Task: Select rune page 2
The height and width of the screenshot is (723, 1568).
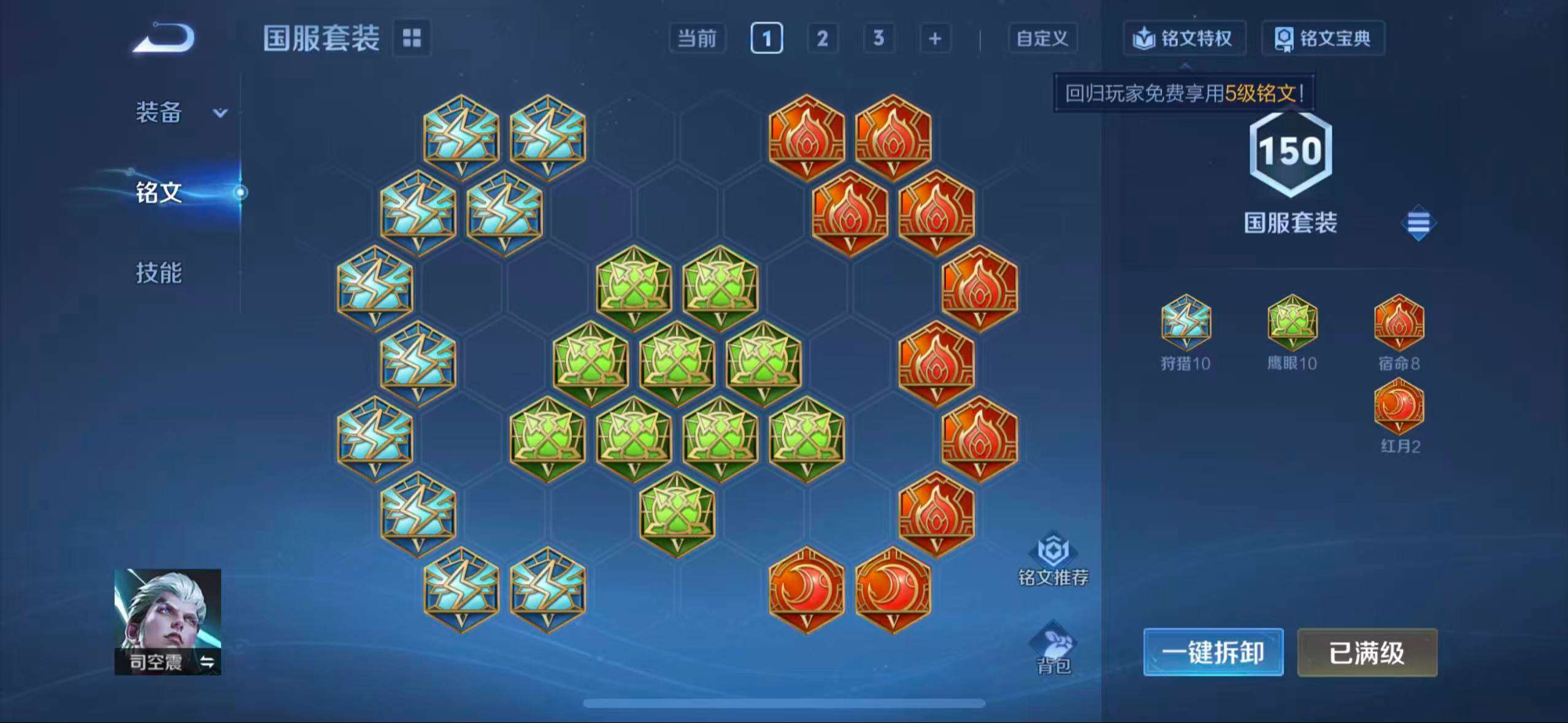Action: click(822, 38)
